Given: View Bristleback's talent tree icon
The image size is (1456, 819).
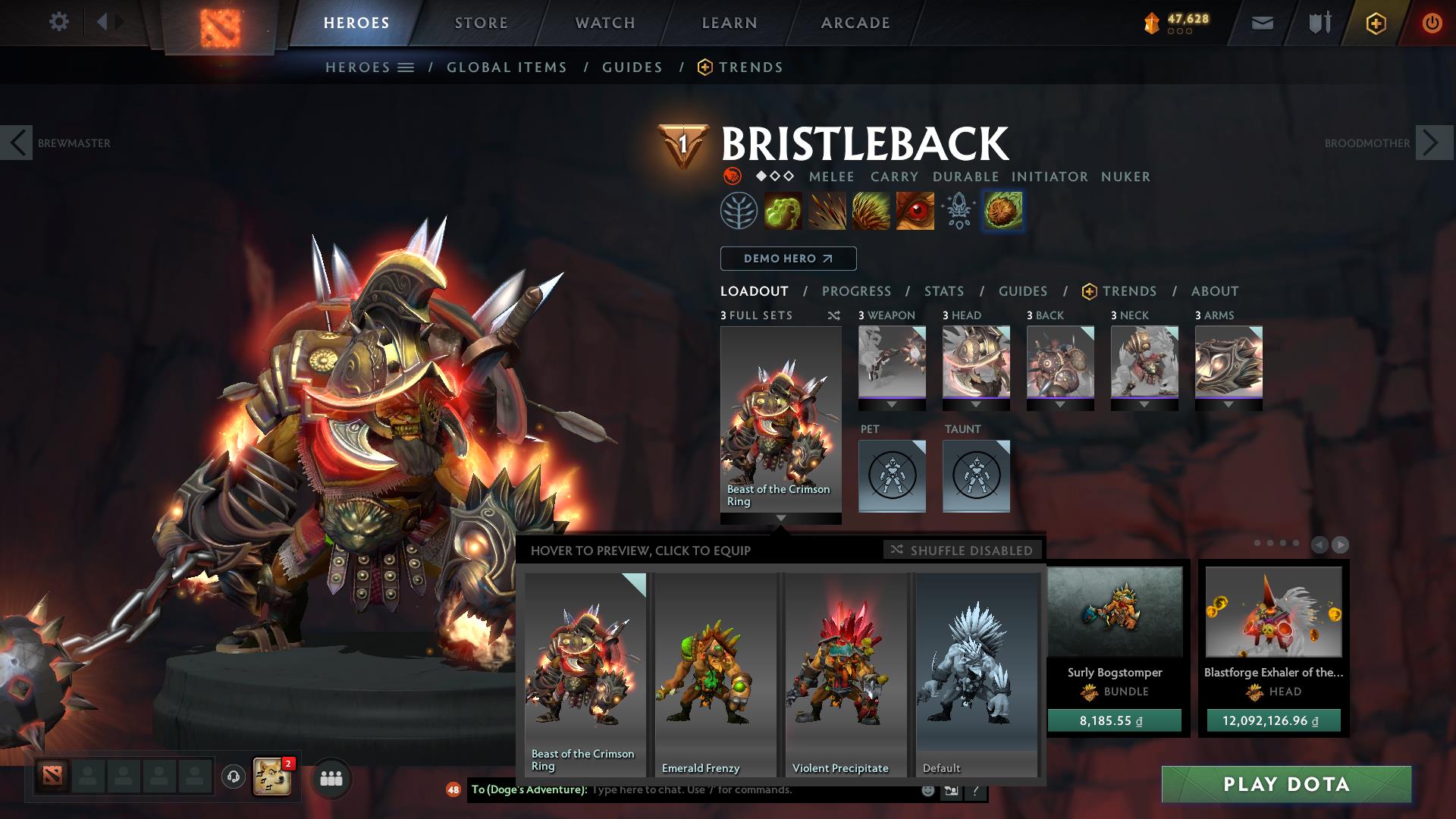Looking at the screenshot, I should tap(739, 212).
